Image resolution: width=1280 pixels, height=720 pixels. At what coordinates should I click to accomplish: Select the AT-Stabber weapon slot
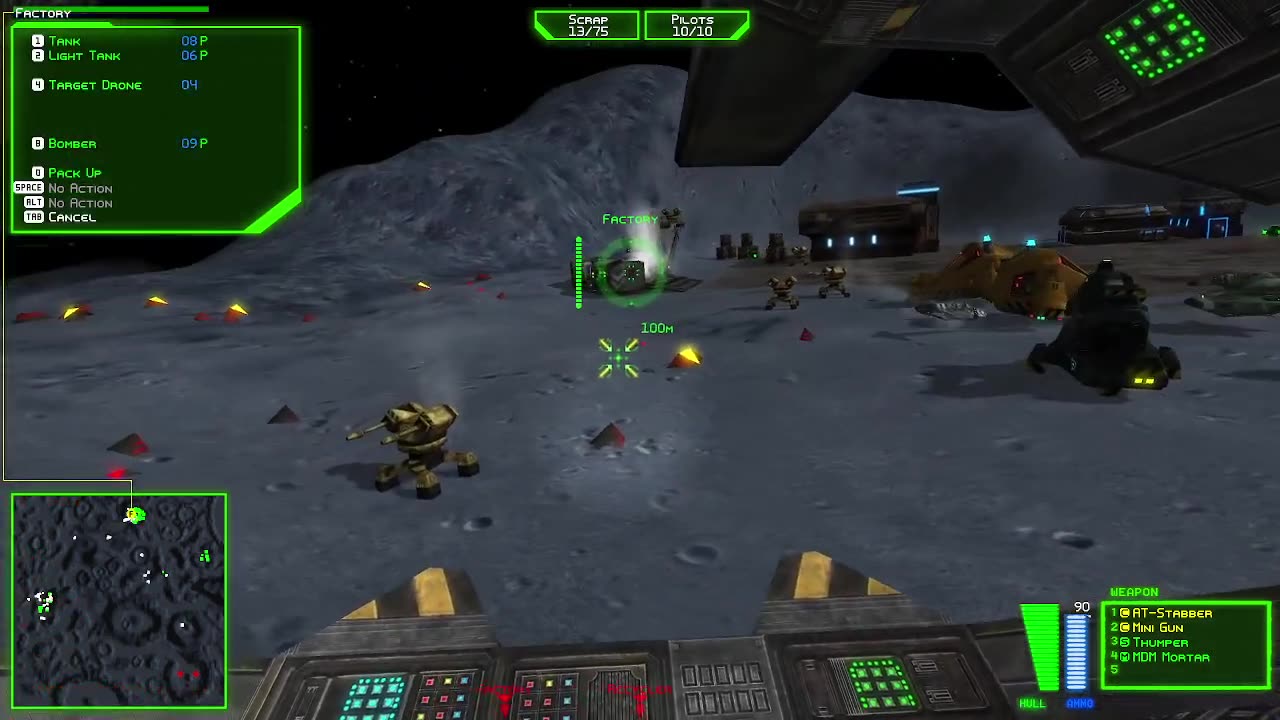click(x=1171, y=613)
